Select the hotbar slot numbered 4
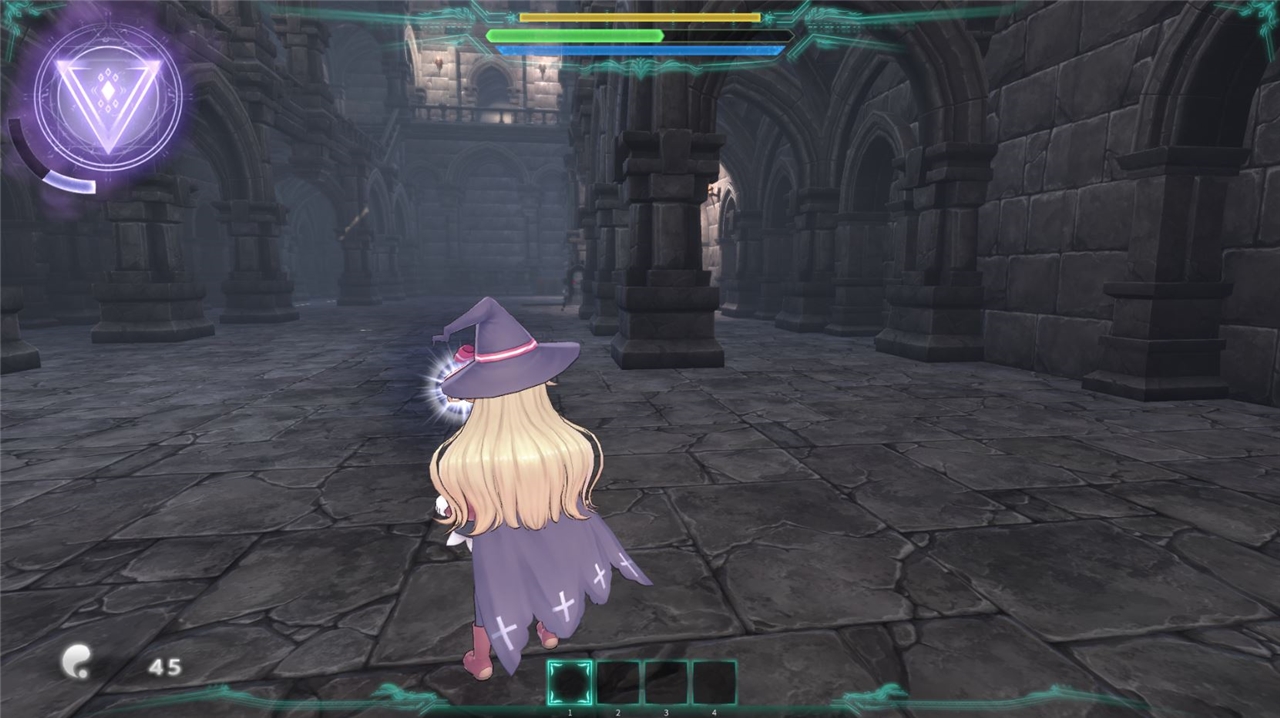 pyautogui.click(x=713, y=683)
